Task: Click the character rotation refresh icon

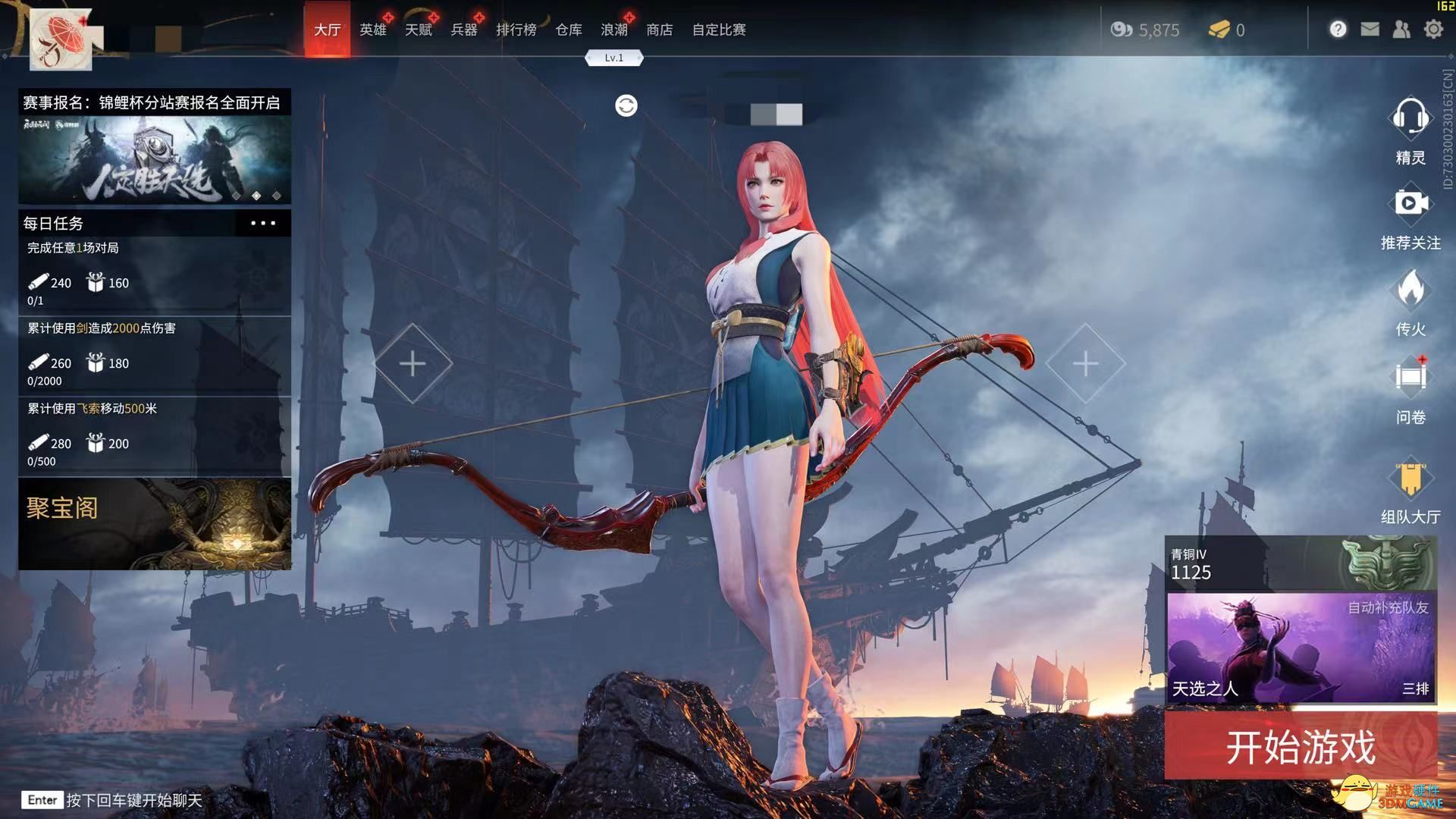Action: click(625, 105)
